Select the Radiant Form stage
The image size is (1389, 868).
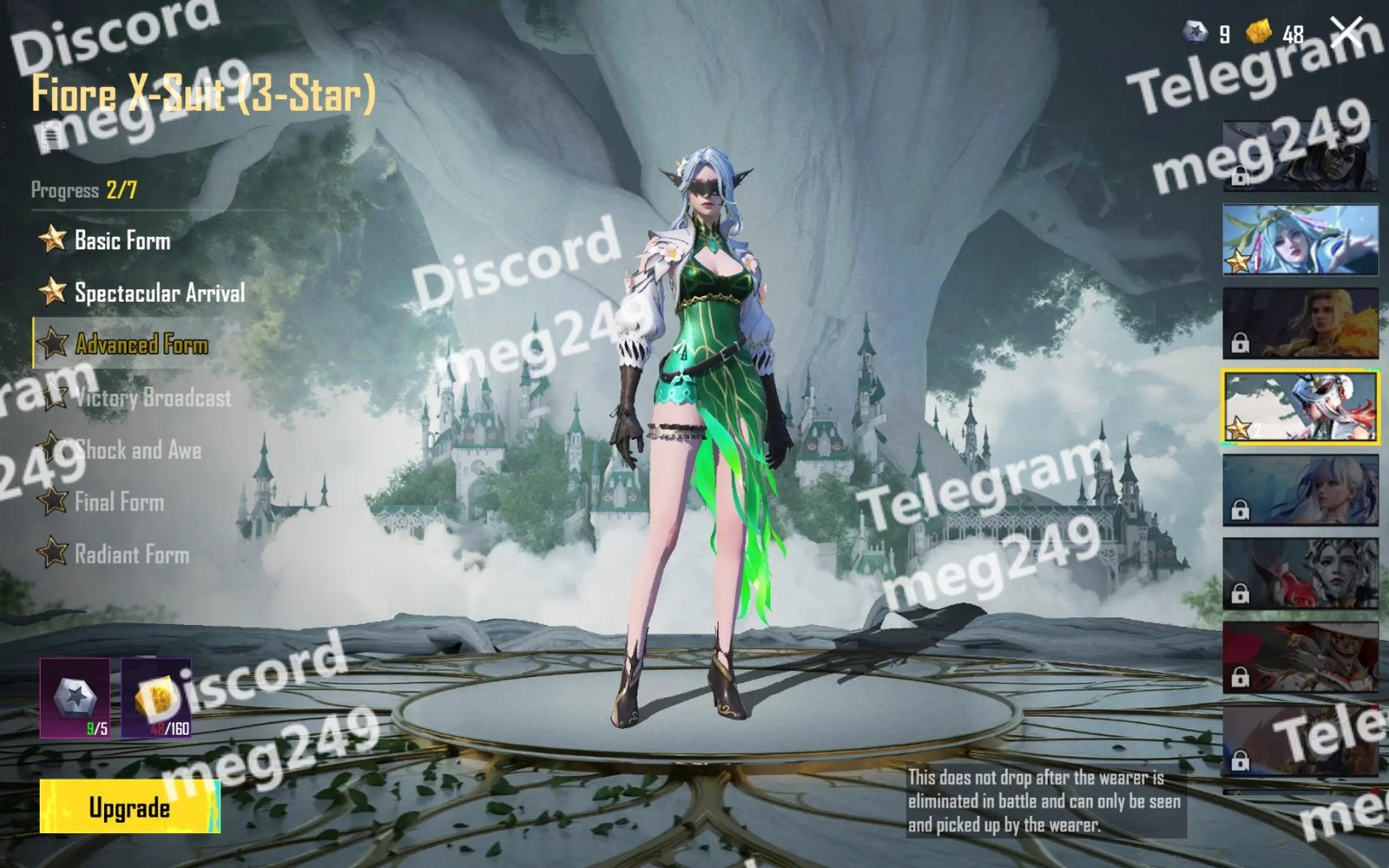(x=131, y=554)
